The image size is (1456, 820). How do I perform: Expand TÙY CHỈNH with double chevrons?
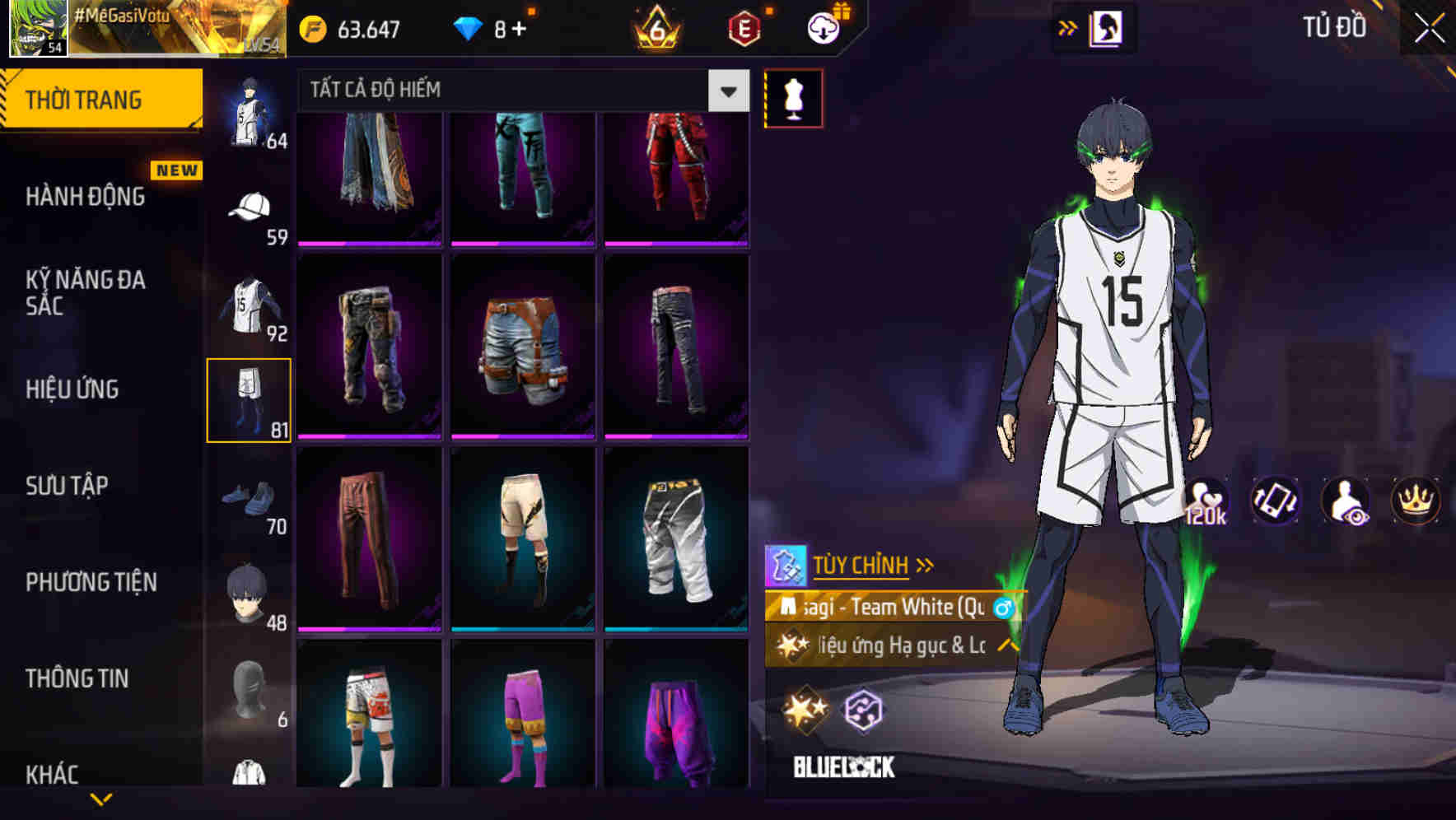[x=924, y=565]
